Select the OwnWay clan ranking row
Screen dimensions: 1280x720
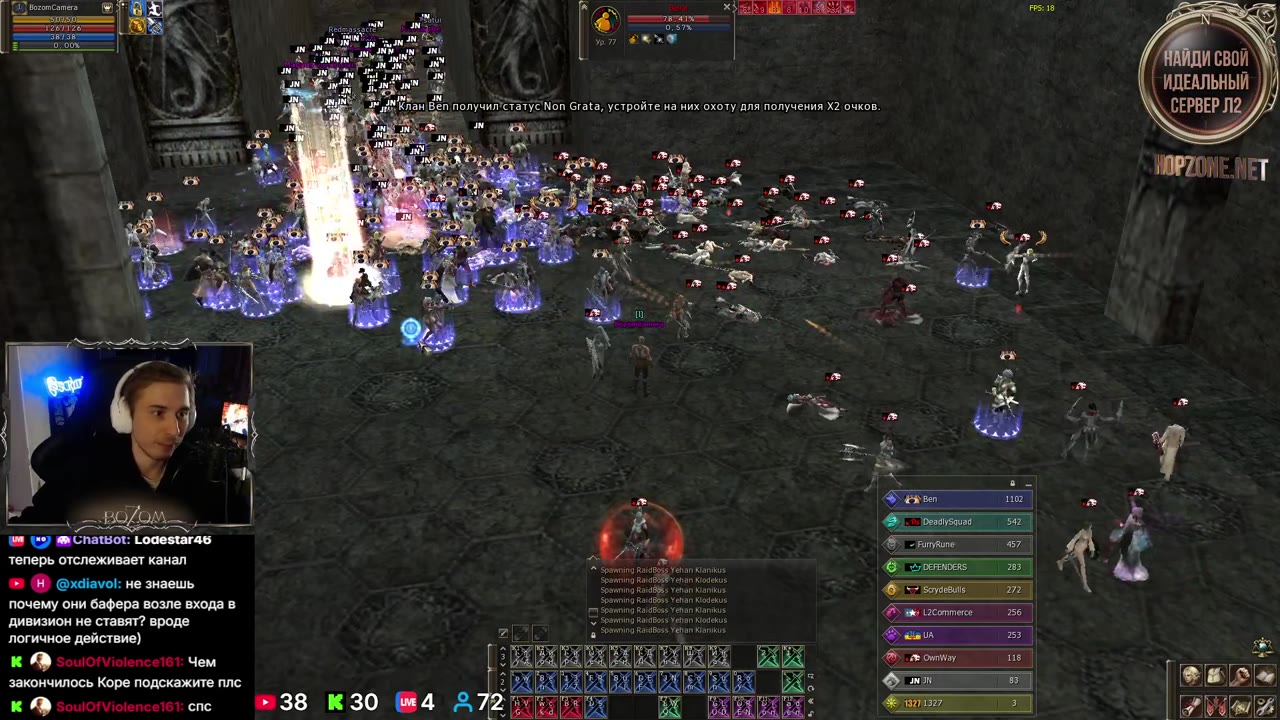coord(957,658)
